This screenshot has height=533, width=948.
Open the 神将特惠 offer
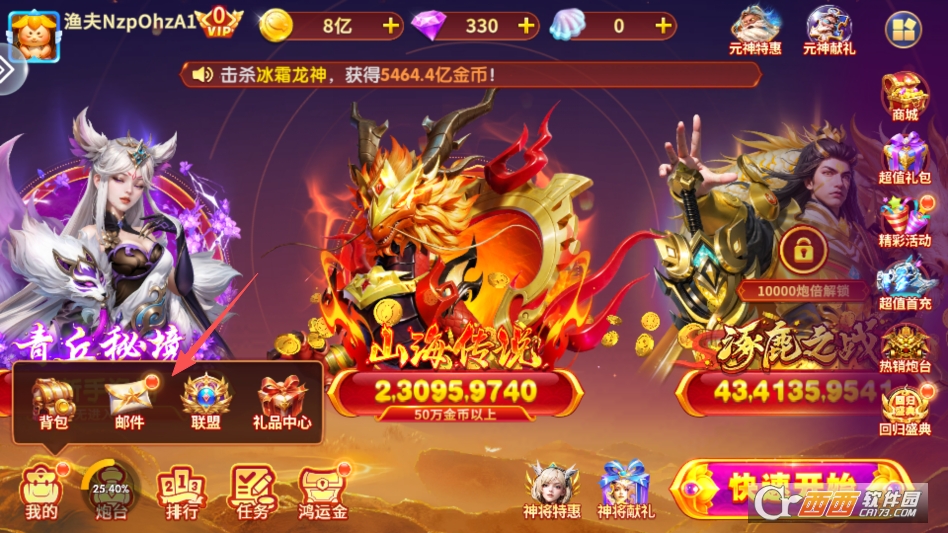[x=552, y=490]
